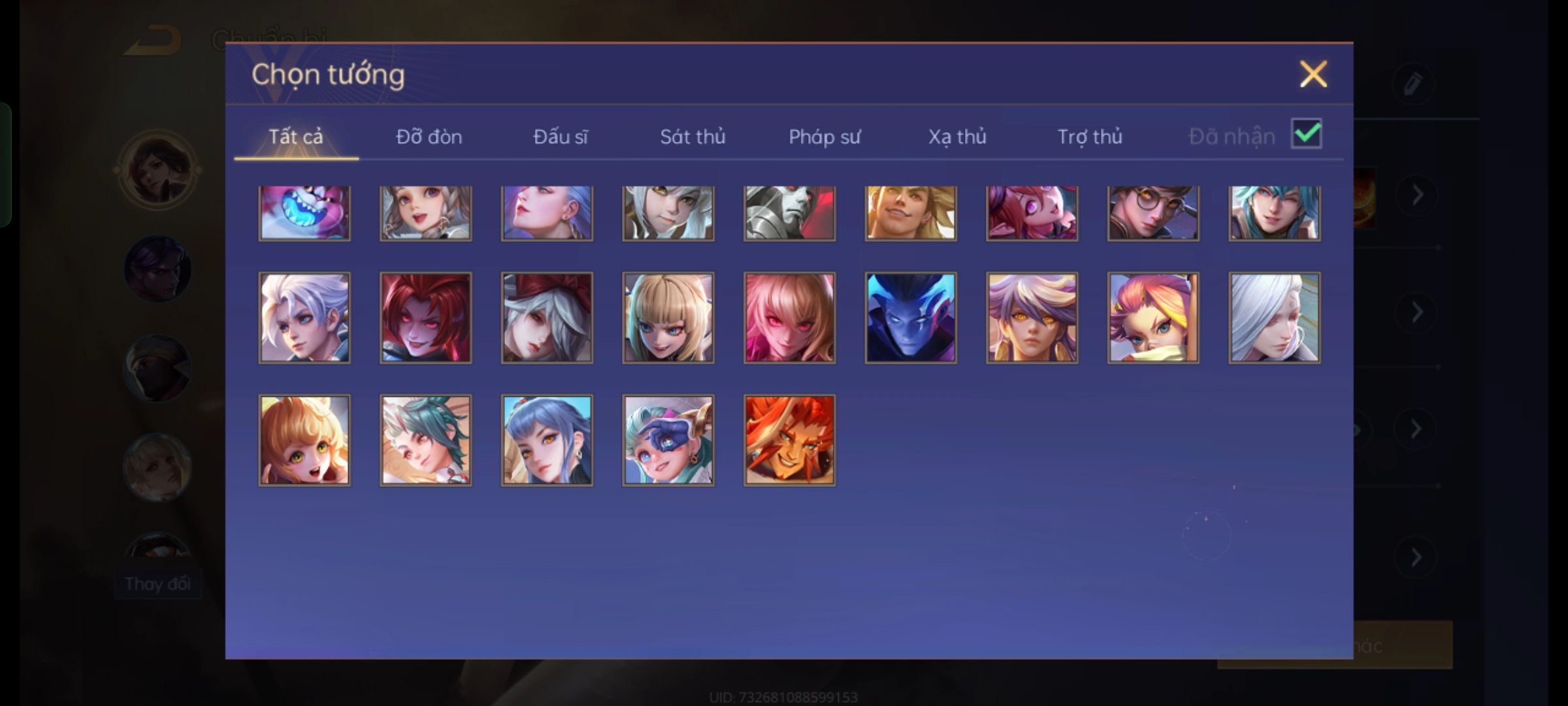Screen dimensions: 1568x706
Task: Pick the blue grinning monster hero portrait
Action: click(304, 213)
